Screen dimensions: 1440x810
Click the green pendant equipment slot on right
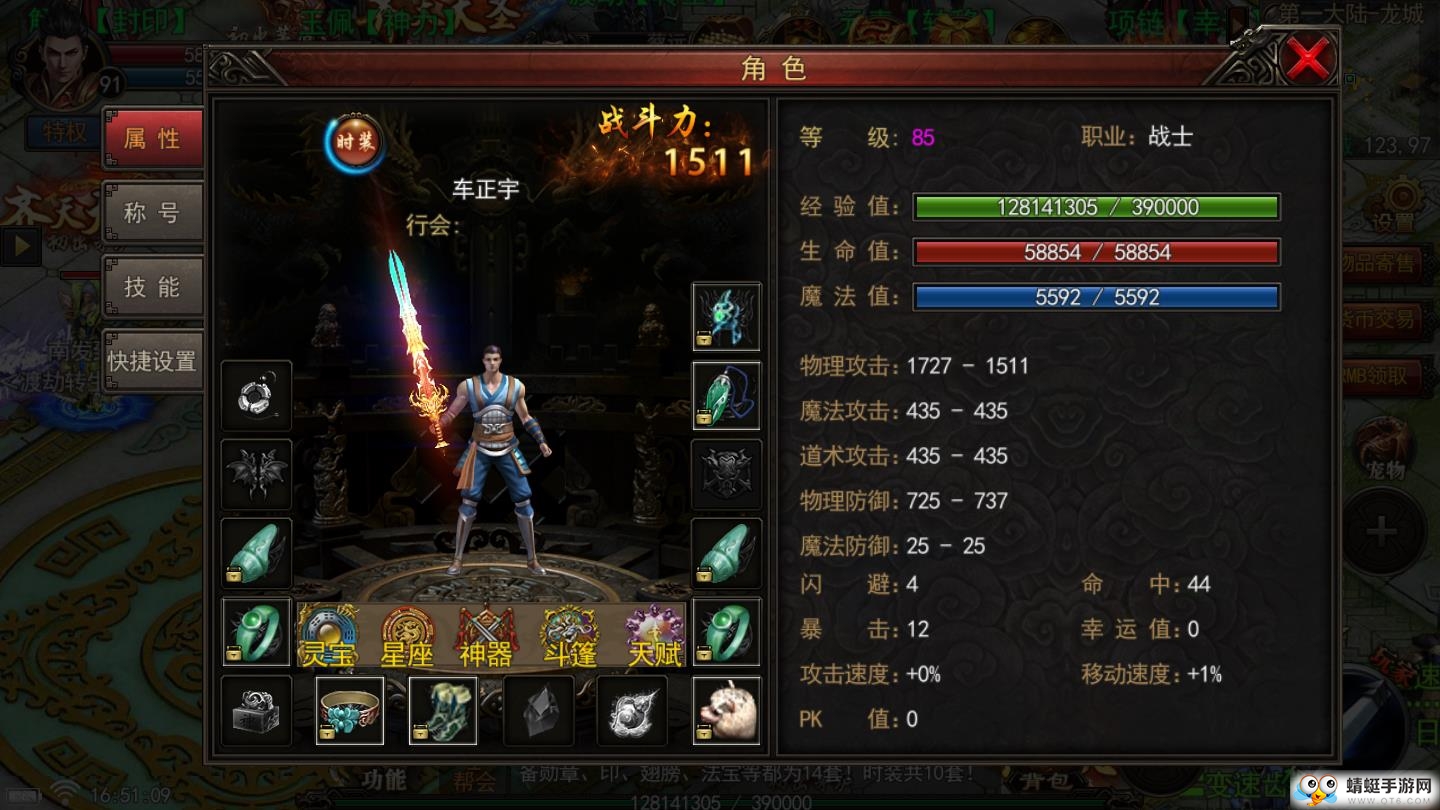point(724,394)
